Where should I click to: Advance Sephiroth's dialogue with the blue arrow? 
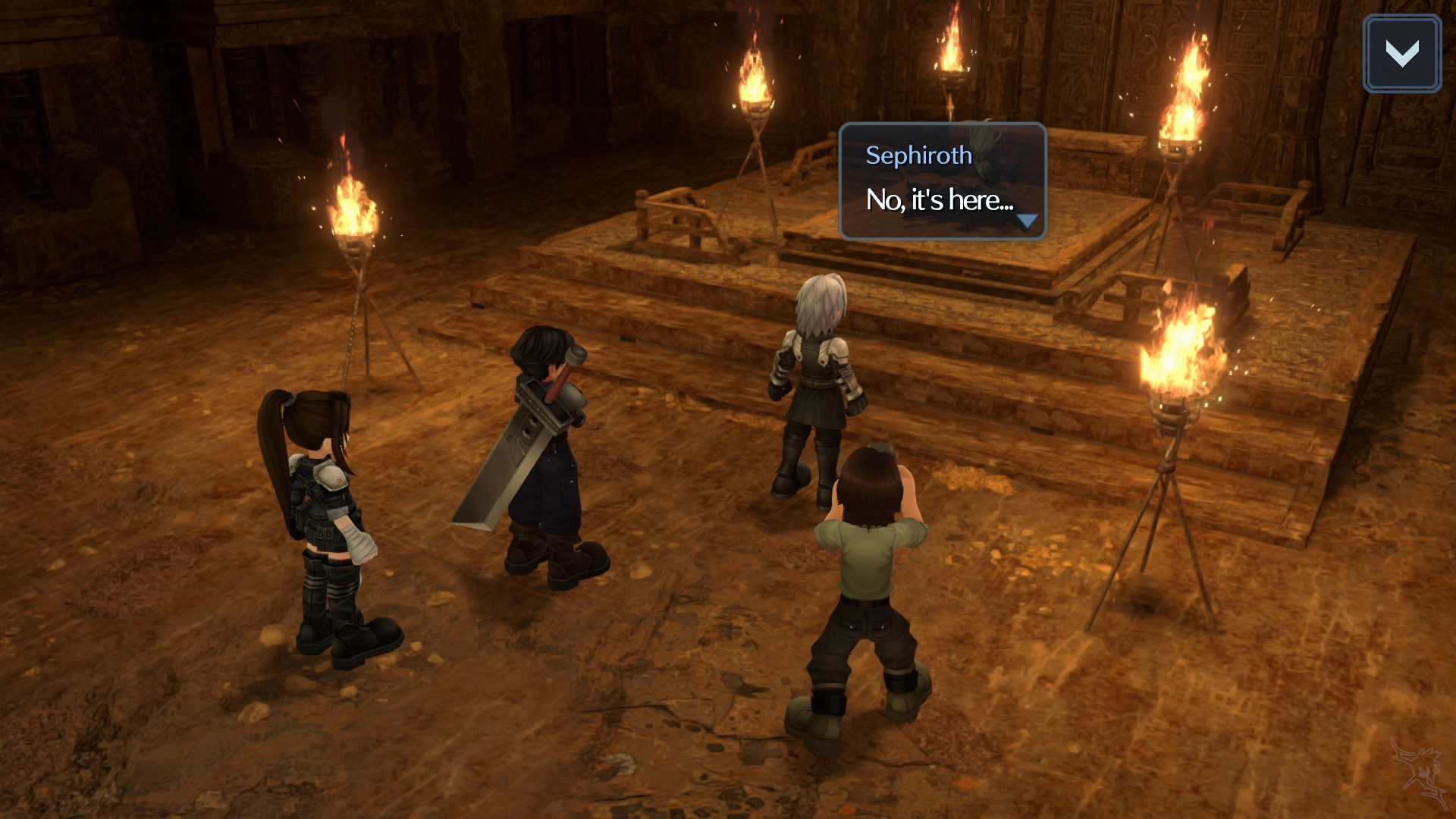coord(1027,221)
